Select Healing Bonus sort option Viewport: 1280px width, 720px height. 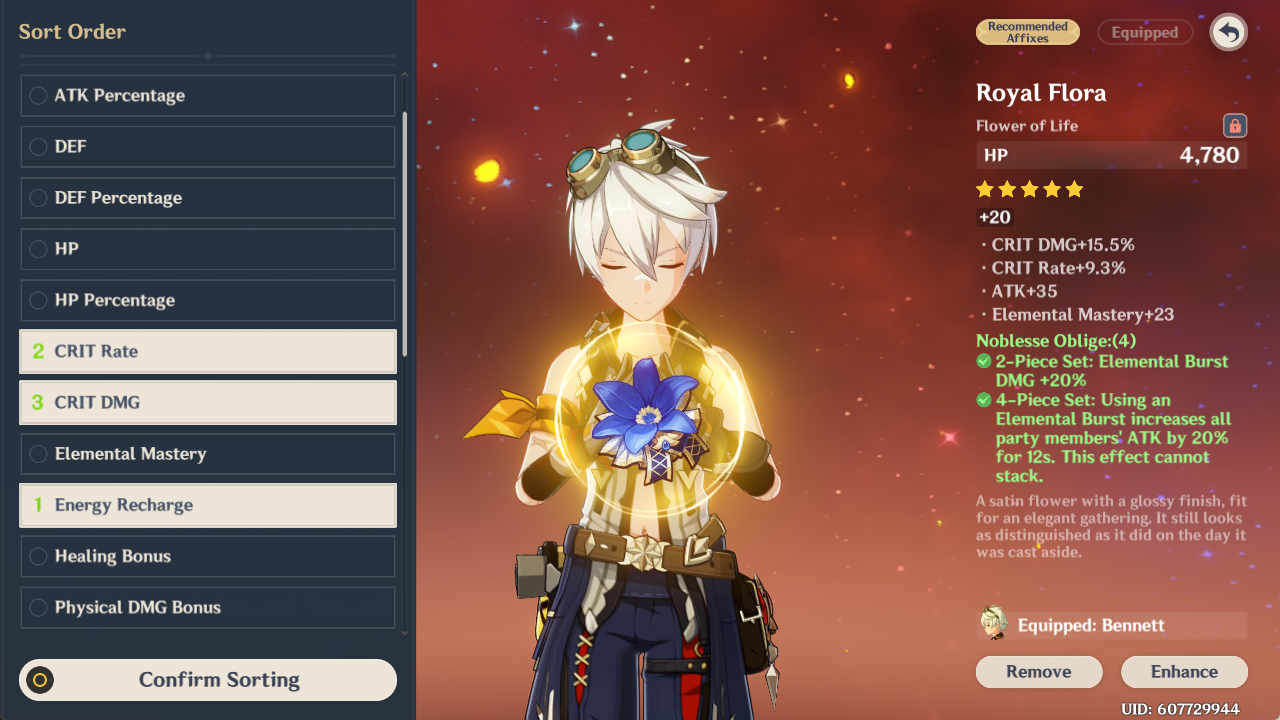tap(208, 556)
